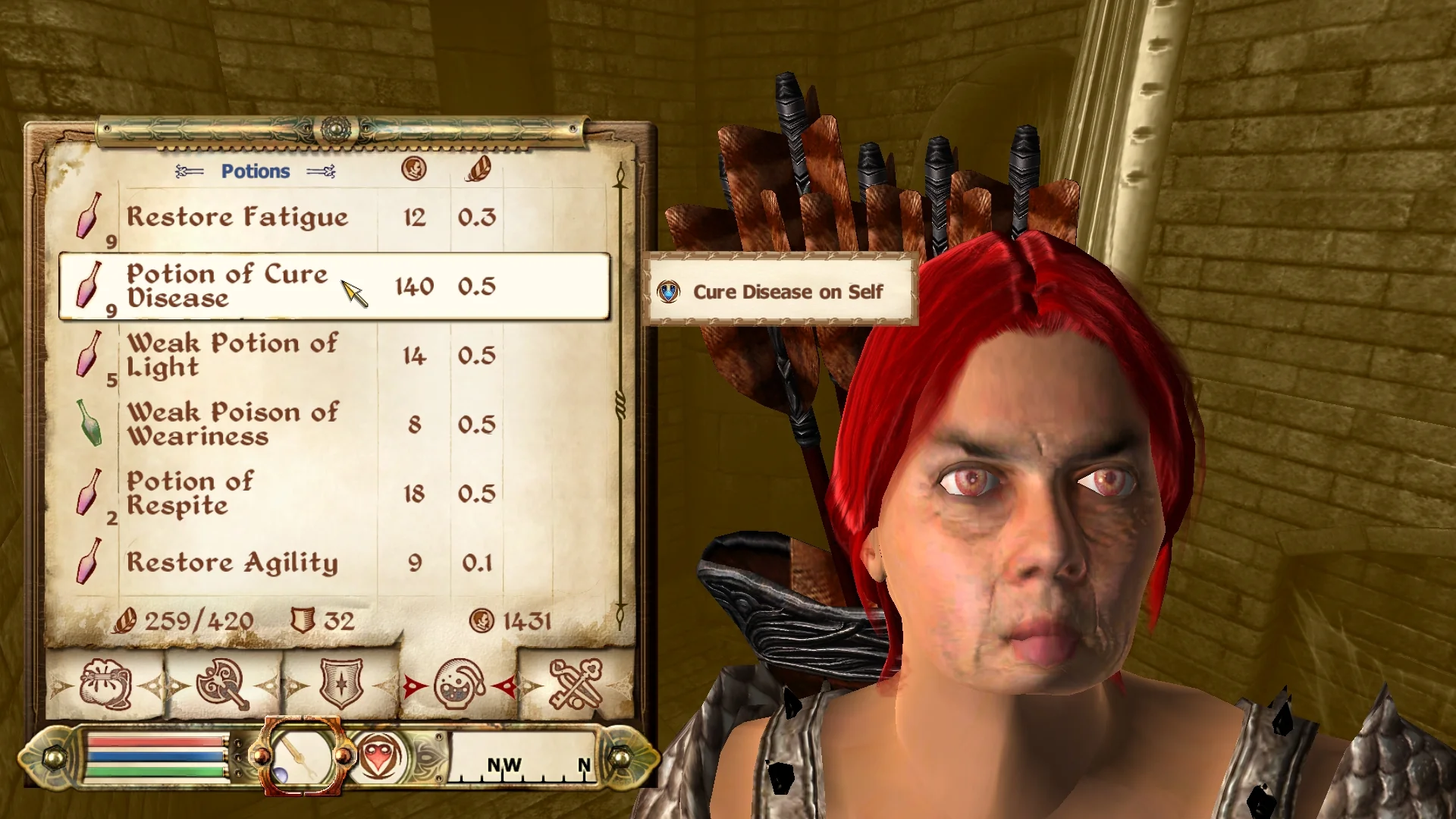Open the armor shield tab
Image resolution: width=1456 pixels, height=819 pixels.
[340, 685]
